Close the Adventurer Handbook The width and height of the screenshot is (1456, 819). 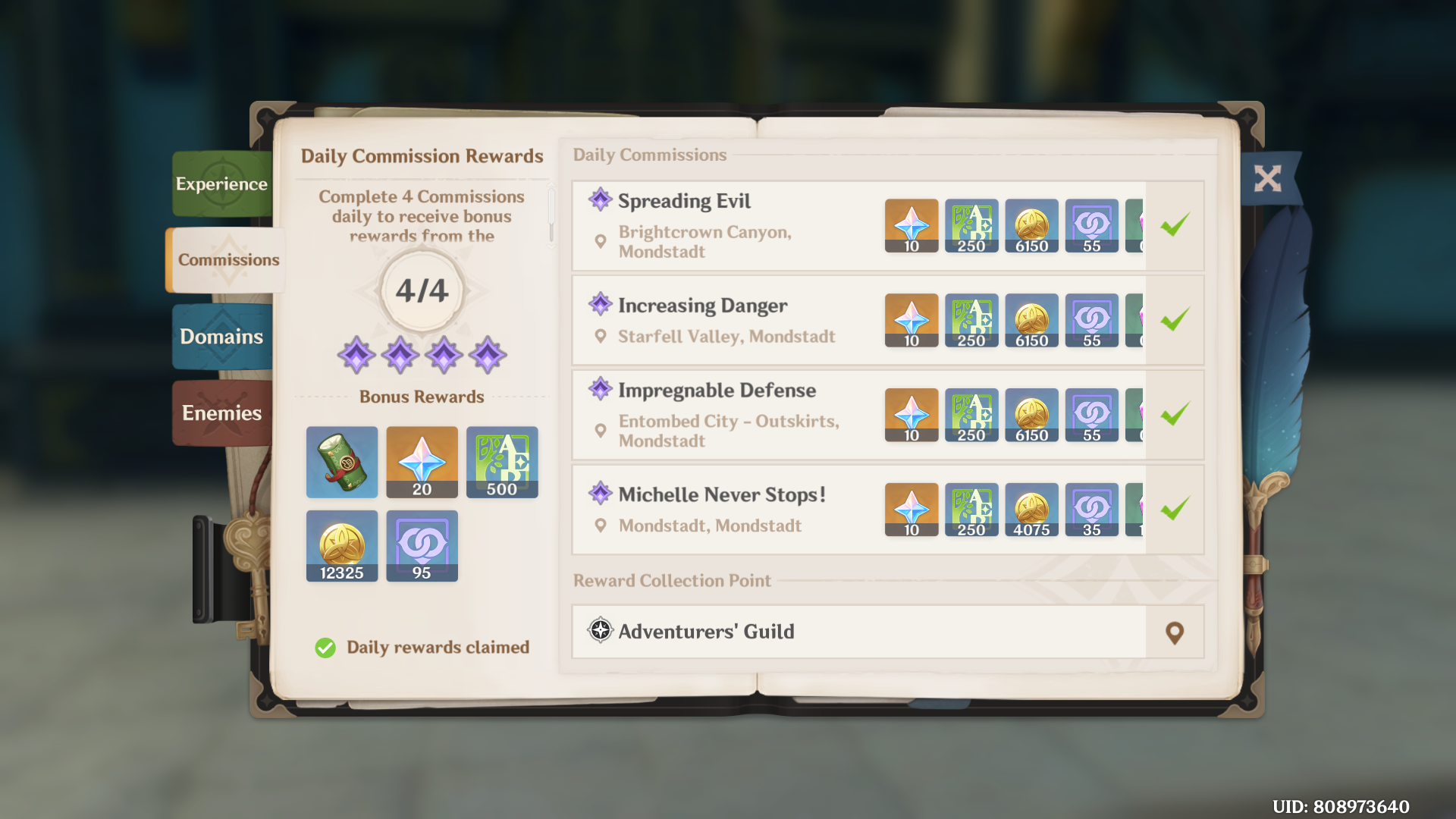pos(1267,179)
